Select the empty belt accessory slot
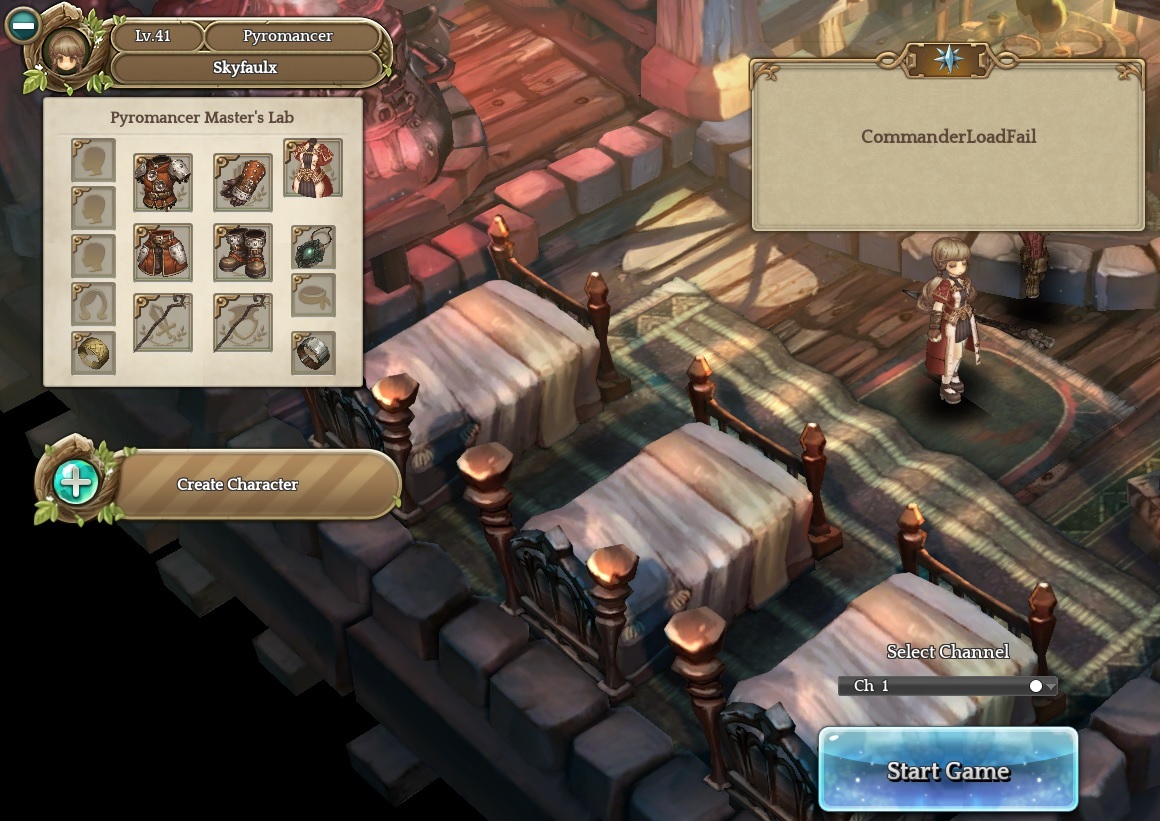1160x821 pixels. pos(313,296)
